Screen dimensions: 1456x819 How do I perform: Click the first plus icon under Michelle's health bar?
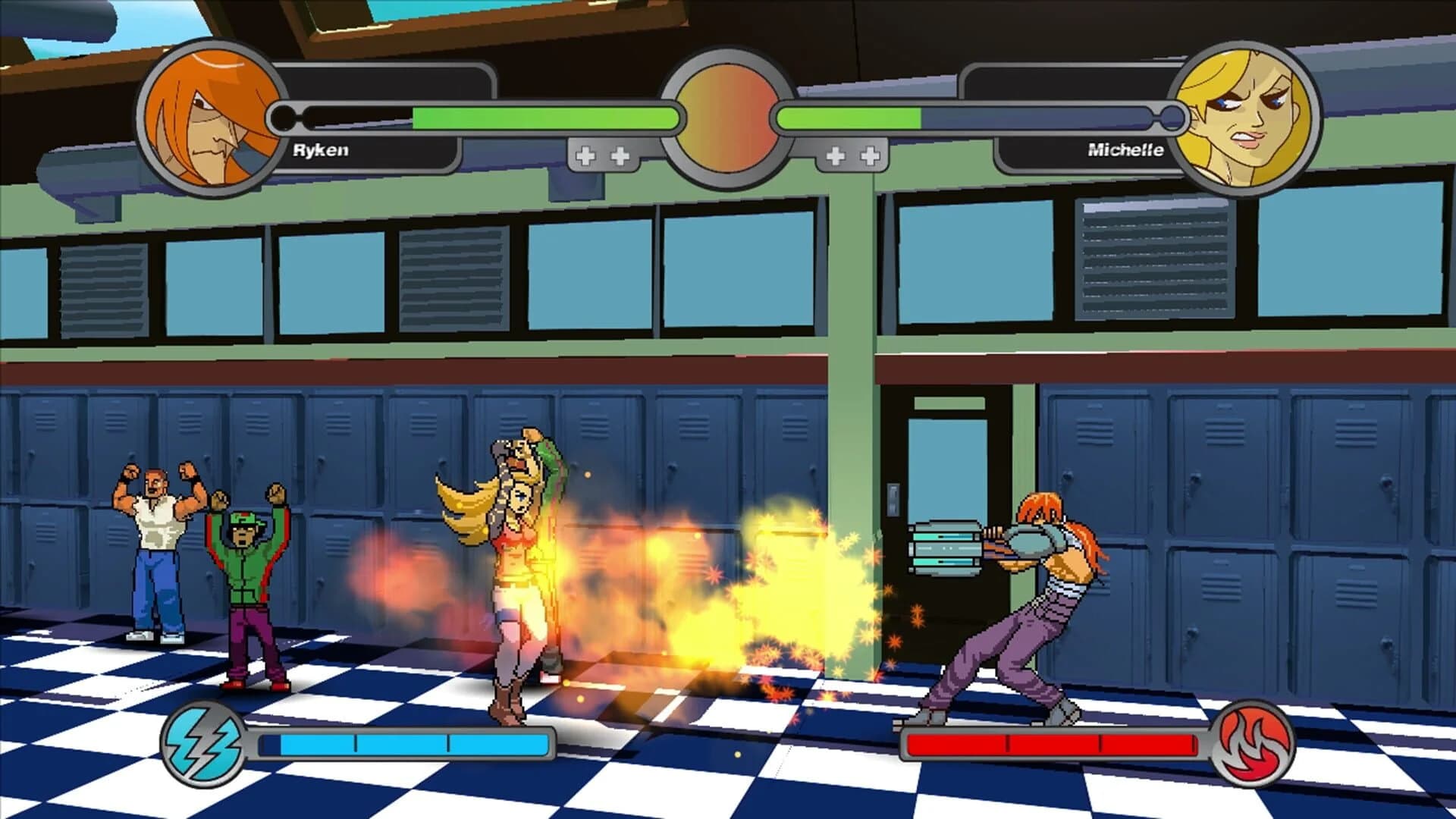click(x=836, y=155)
